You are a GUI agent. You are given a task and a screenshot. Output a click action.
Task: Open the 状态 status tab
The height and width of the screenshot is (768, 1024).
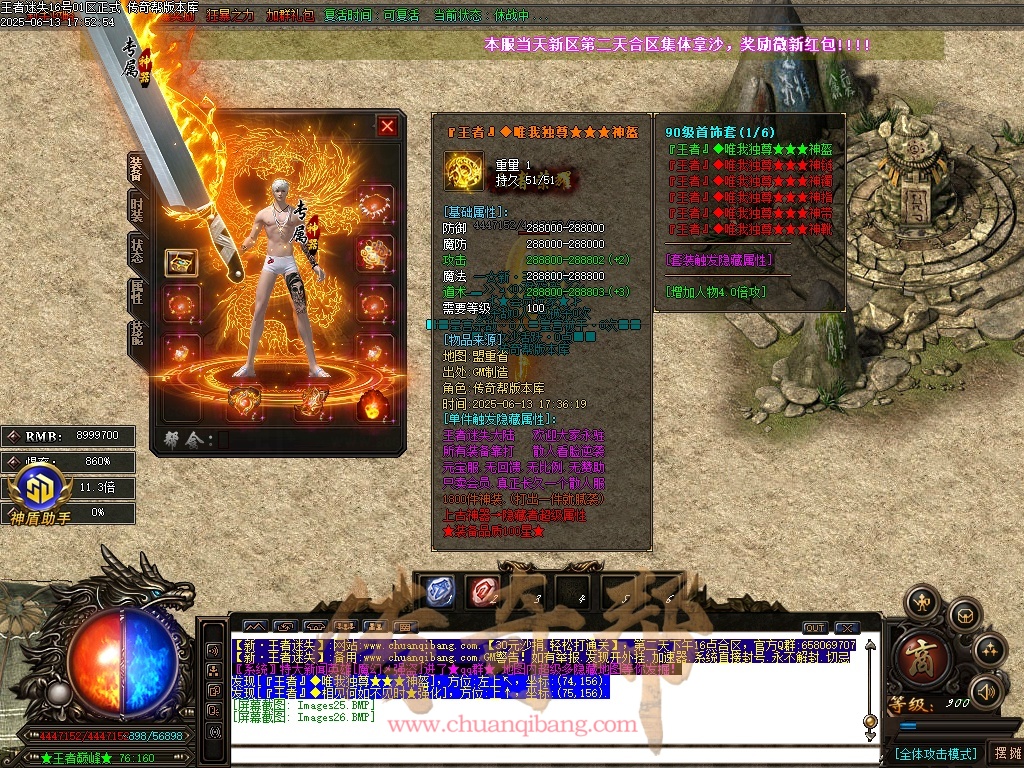pyautogui.click(x=137, y=252)
